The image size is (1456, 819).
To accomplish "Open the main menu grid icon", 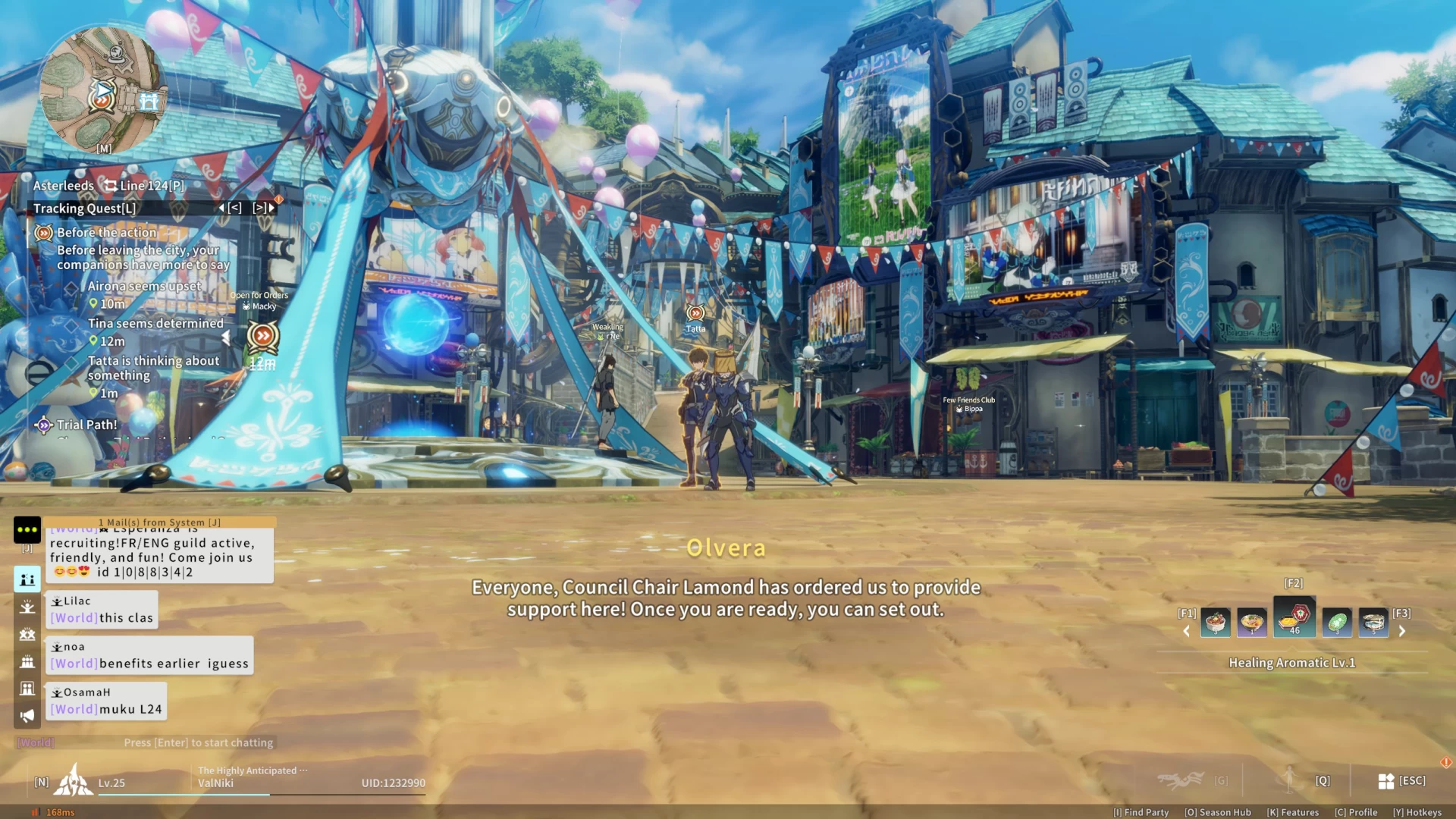I will click(x=1386, y=781).
